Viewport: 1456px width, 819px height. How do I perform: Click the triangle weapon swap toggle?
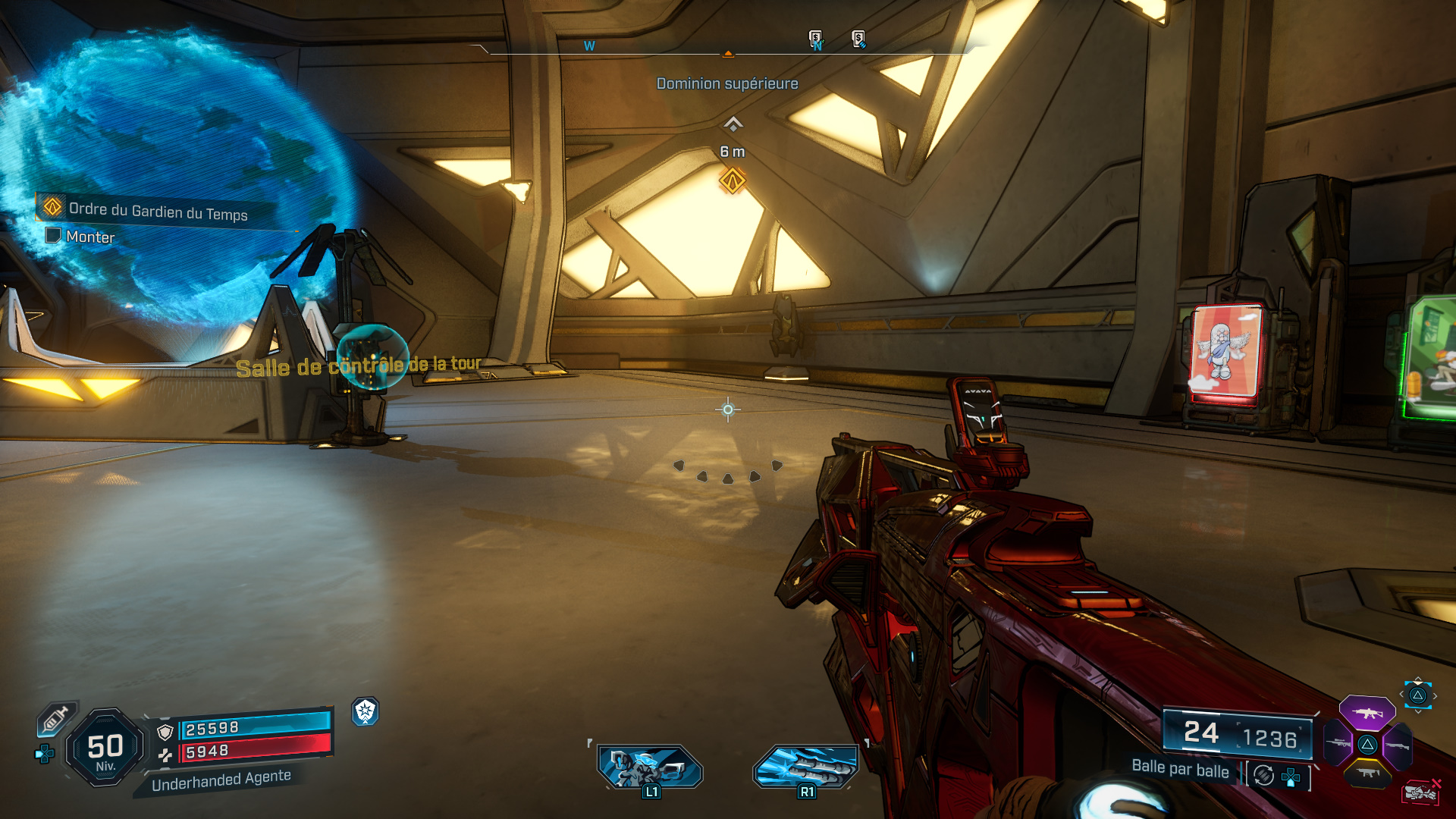click(1418, 696)
